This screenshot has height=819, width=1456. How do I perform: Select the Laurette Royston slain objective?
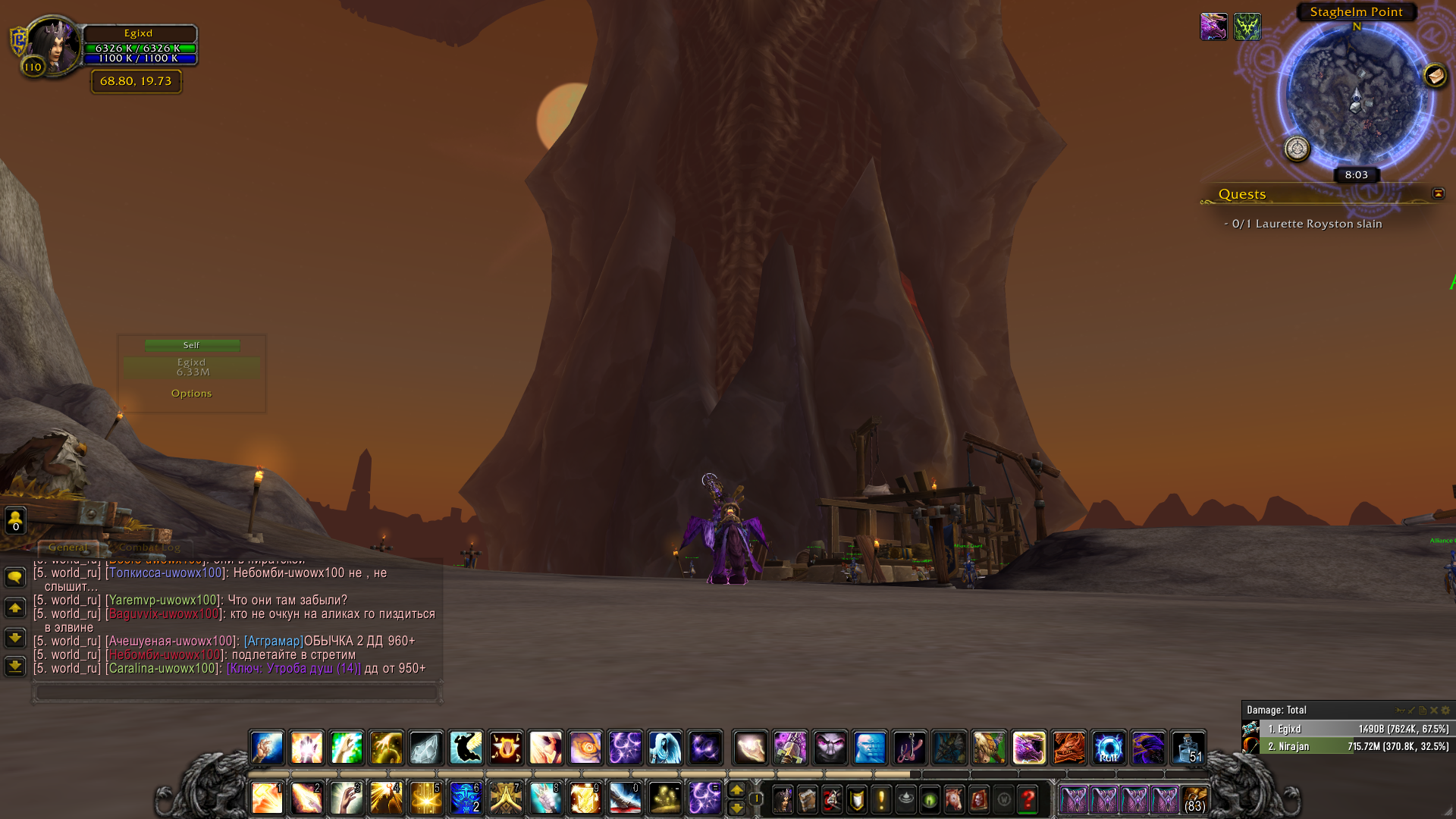point(1306,224)
